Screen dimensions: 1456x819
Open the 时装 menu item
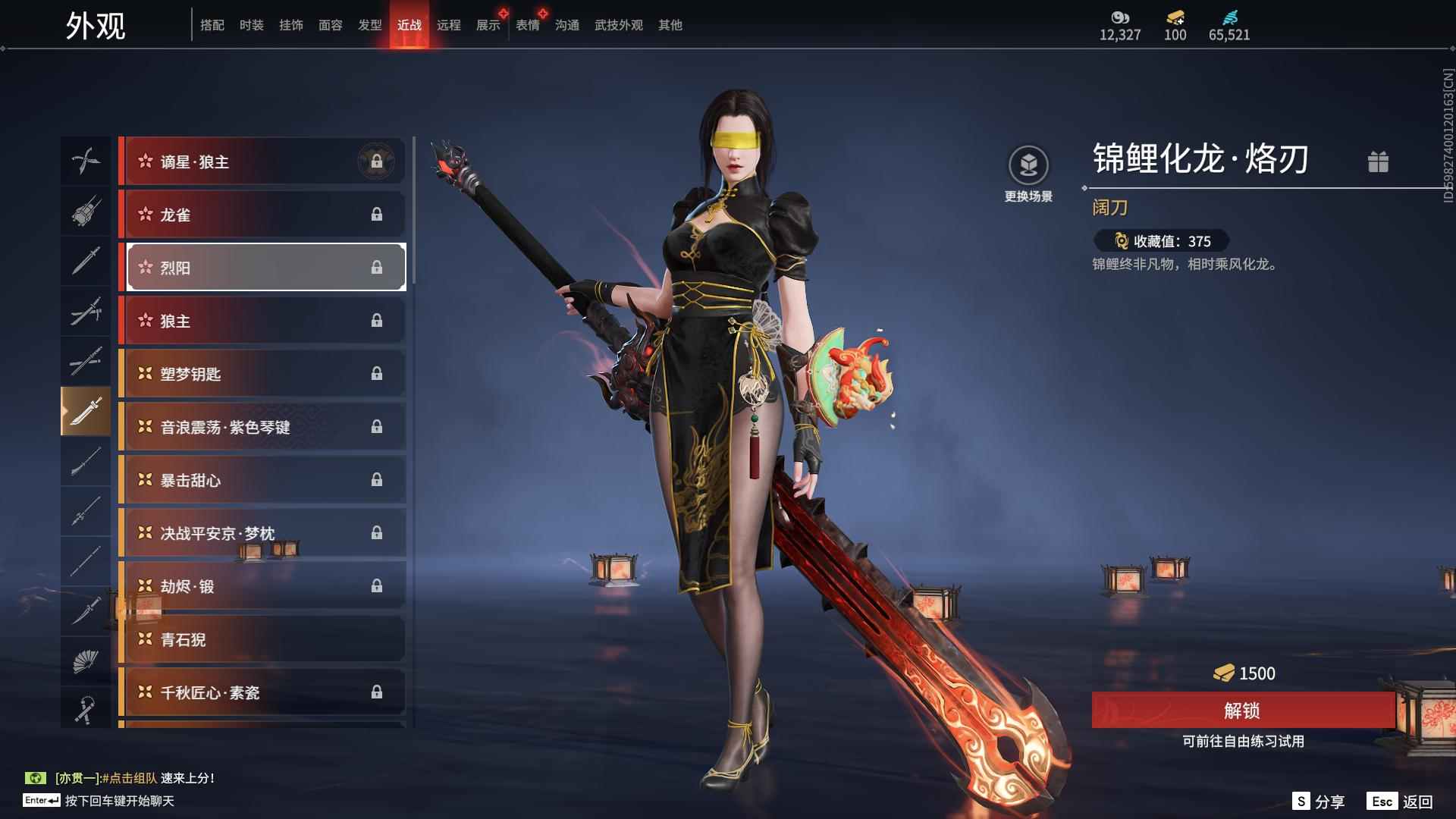[251, 24]
